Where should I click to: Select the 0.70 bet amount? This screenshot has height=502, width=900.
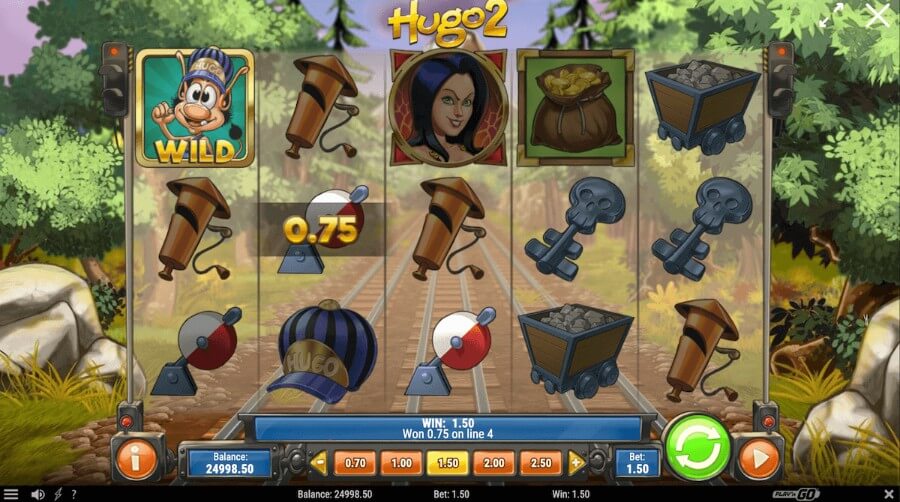click(354, 462)
